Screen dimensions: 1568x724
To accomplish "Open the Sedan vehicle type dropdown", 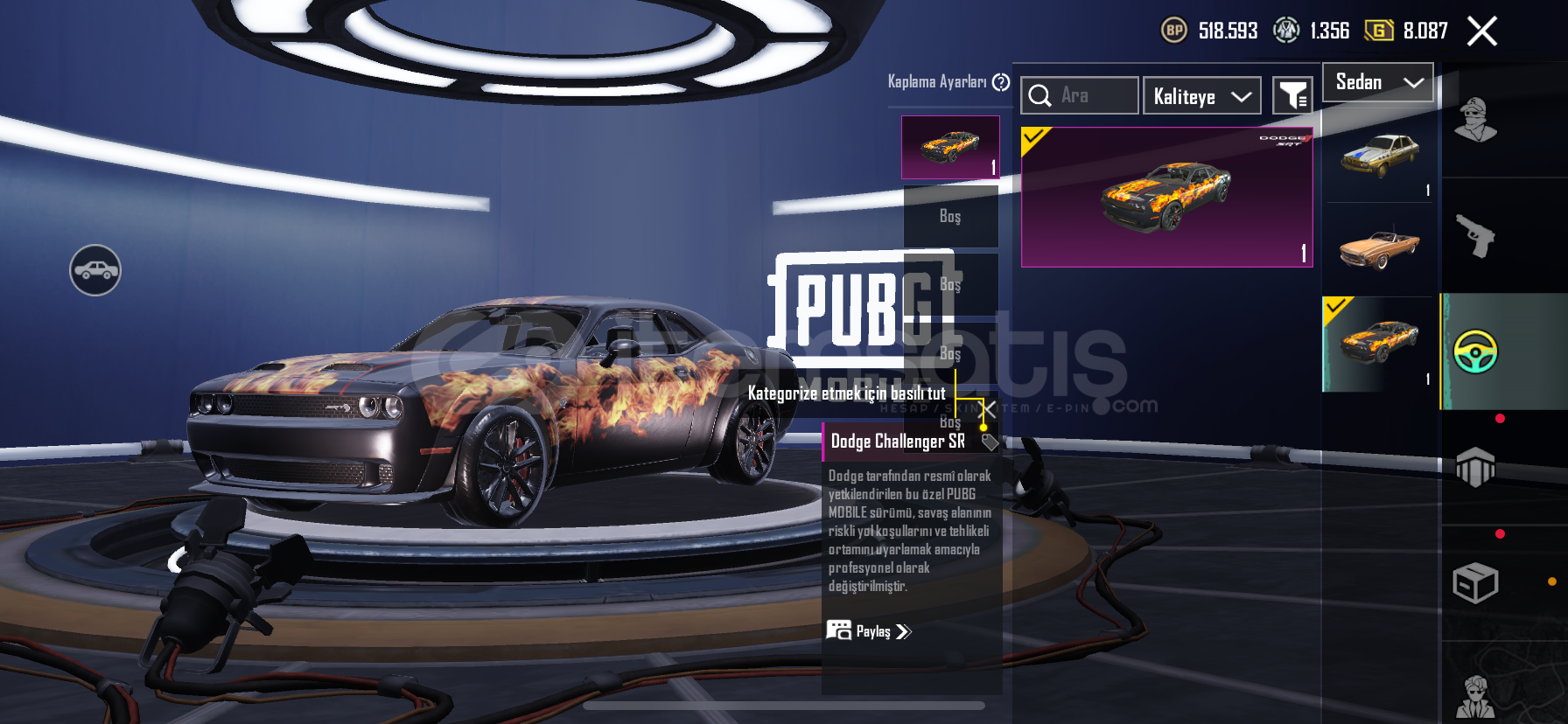I will pyautogui.click(x=1377, y=83).
